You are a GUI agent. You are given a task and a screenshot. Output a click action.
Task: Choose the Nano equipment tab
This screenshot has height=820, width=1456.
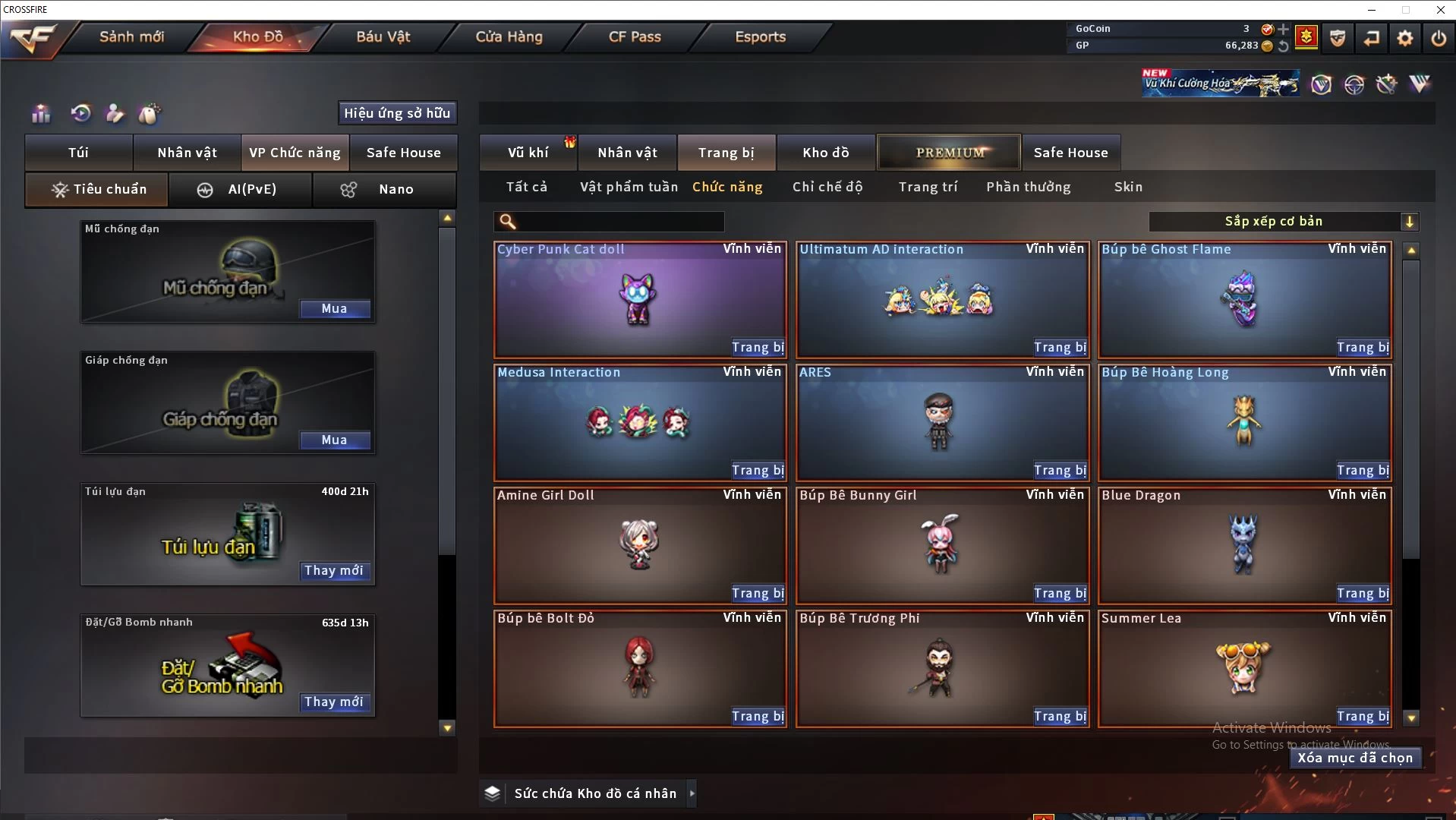click(x=385, y=189)
